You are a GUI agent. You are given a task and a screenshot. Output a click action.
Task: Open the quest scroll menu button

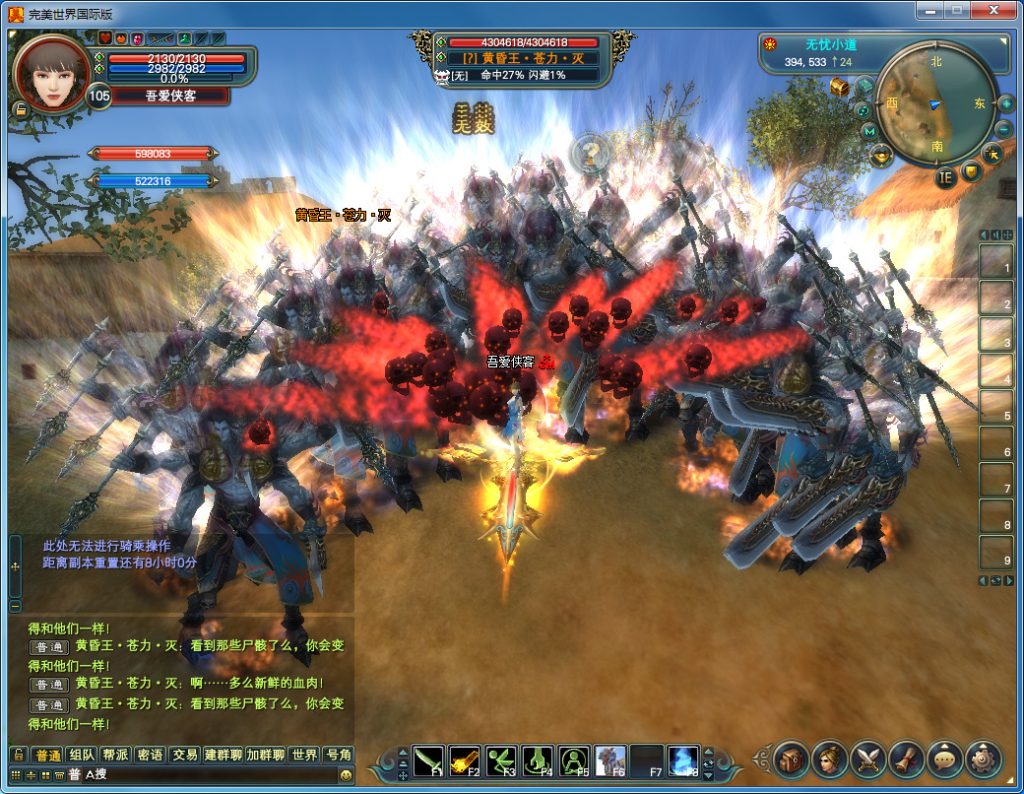pos(906,760)
